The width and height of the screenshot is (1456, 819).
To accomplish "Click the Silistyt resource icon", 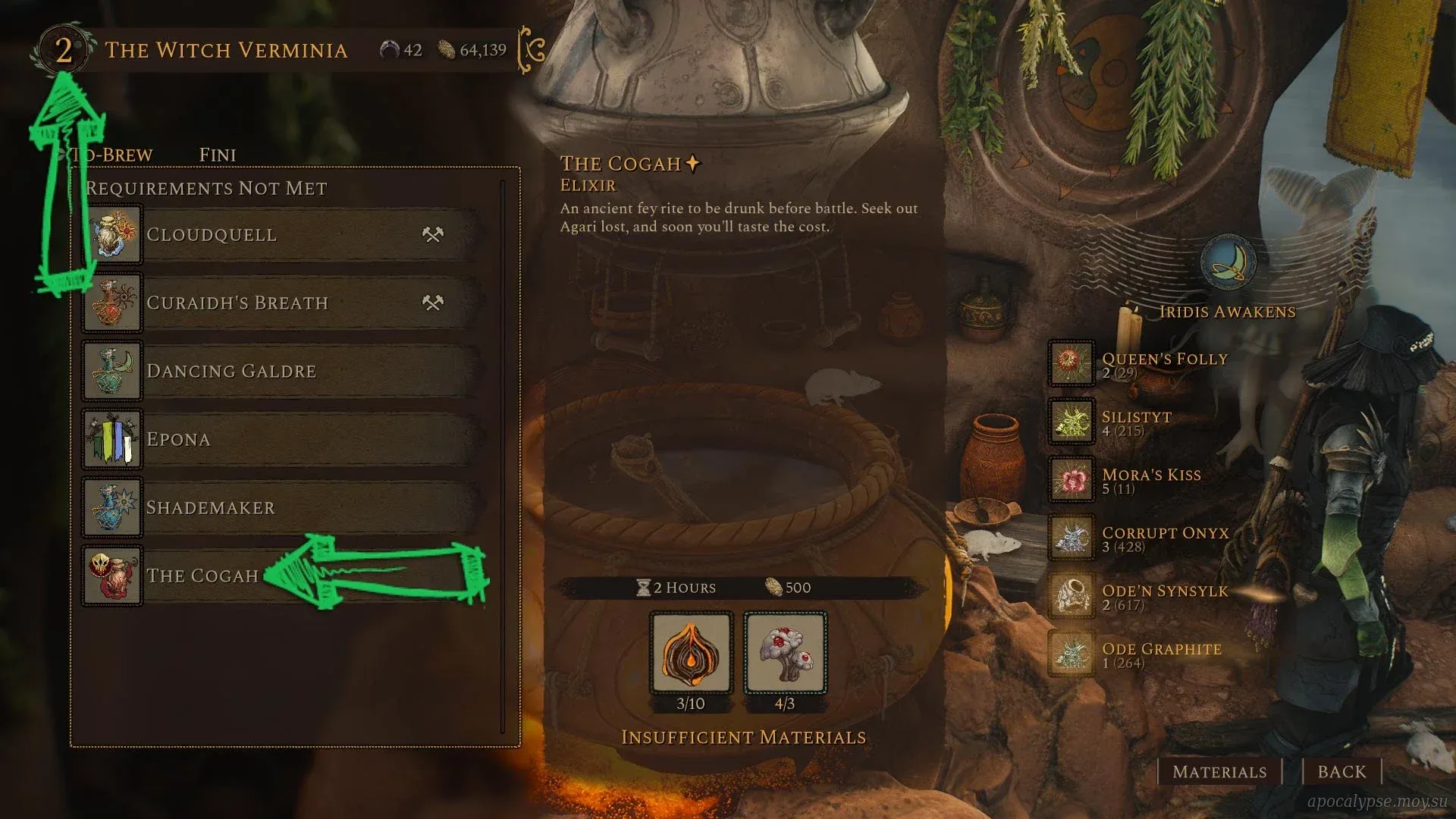I will point(1071,421).
